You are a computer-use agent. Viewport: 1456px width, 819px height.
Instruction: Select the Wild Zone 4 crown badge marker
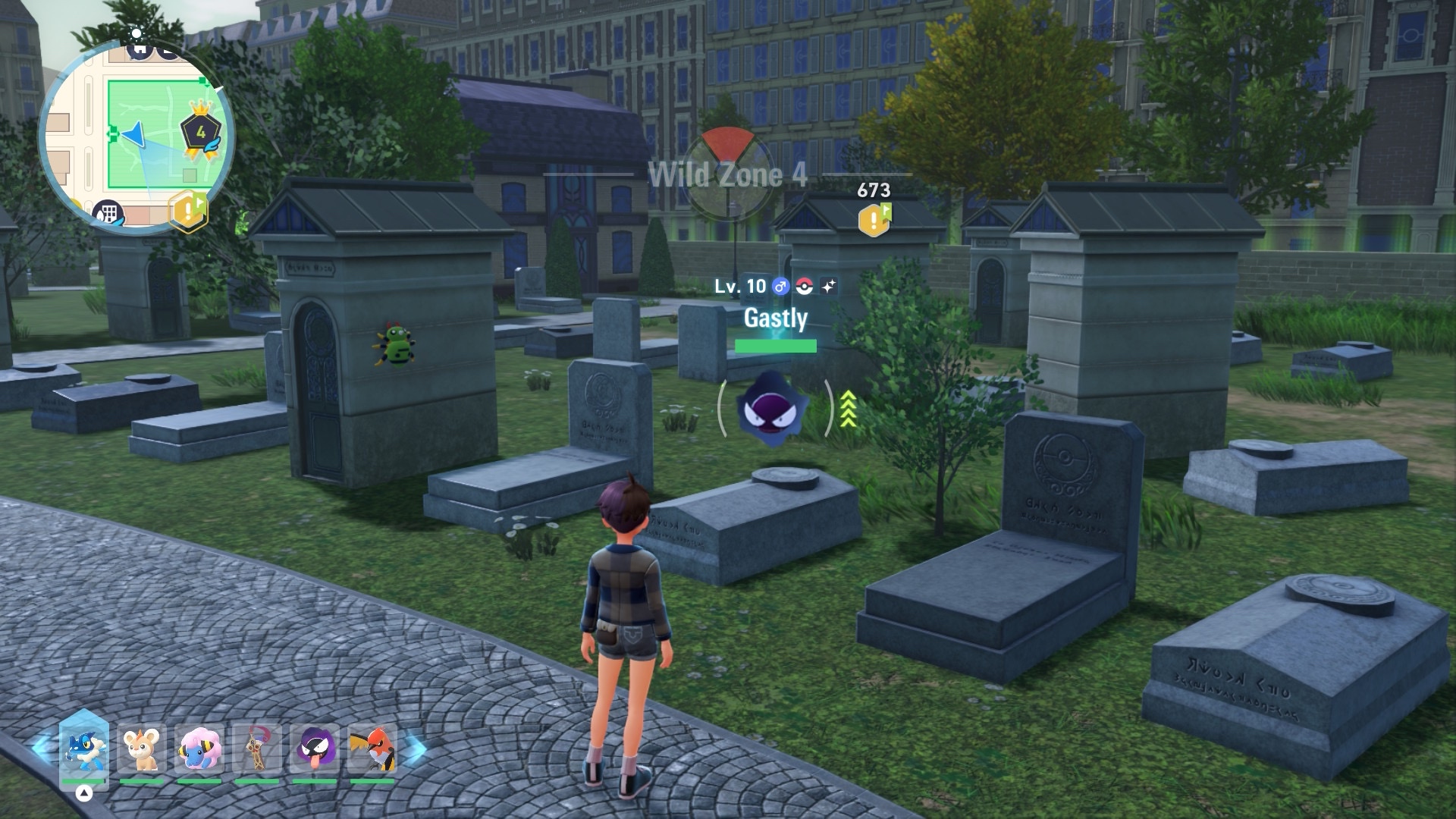point(200,132)
